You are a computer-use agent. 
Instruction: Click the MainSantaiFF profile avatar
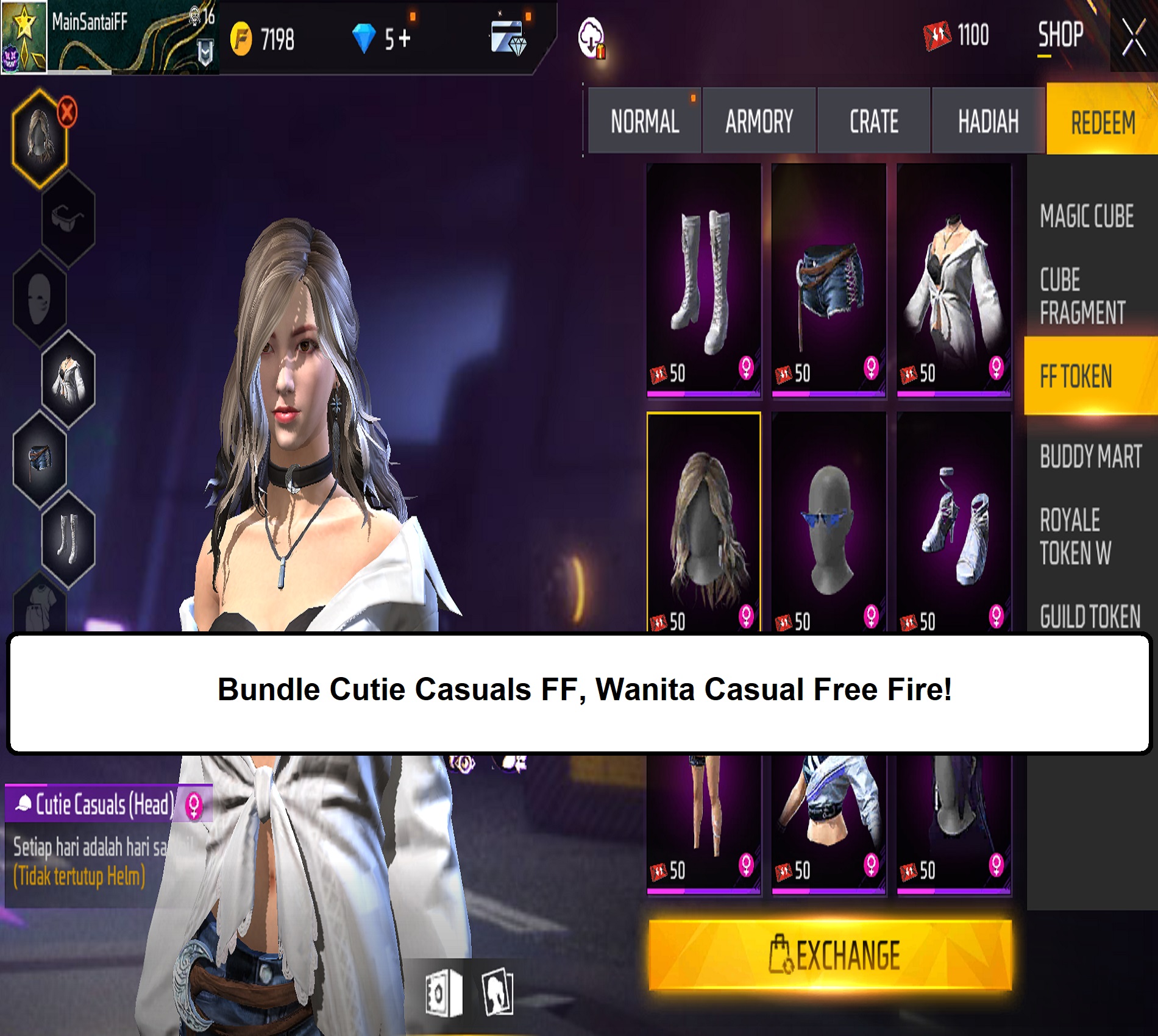24,37
